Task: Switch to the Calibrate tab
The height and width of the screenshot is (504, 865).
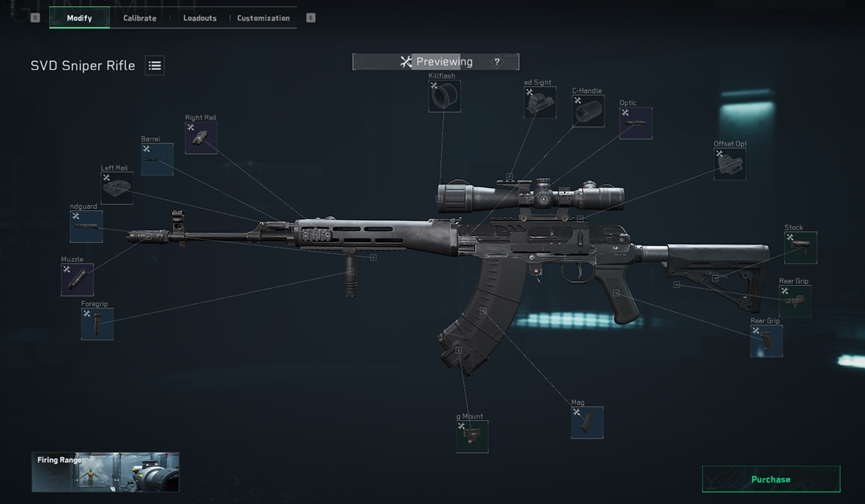Action: tap(139, 18)
